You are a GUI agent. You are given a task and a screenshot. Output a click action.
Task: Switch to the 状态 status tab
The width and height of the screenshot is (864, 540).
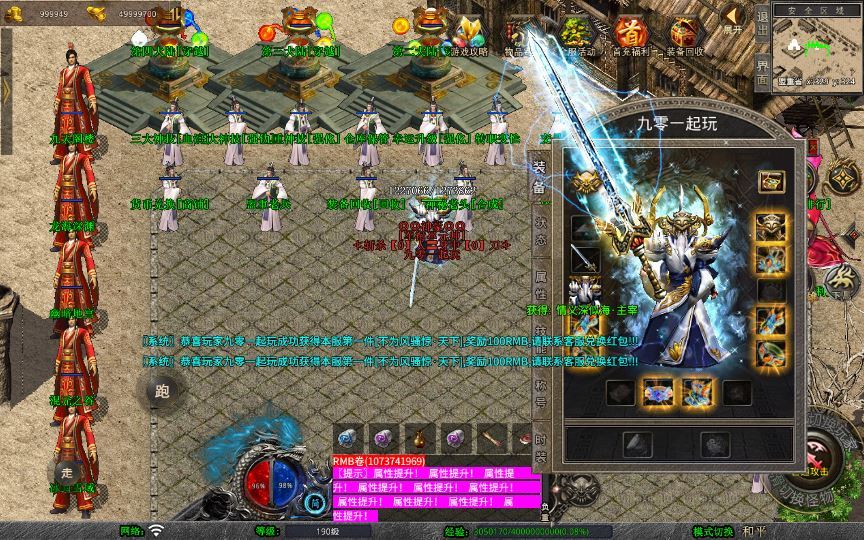[539, 230]
